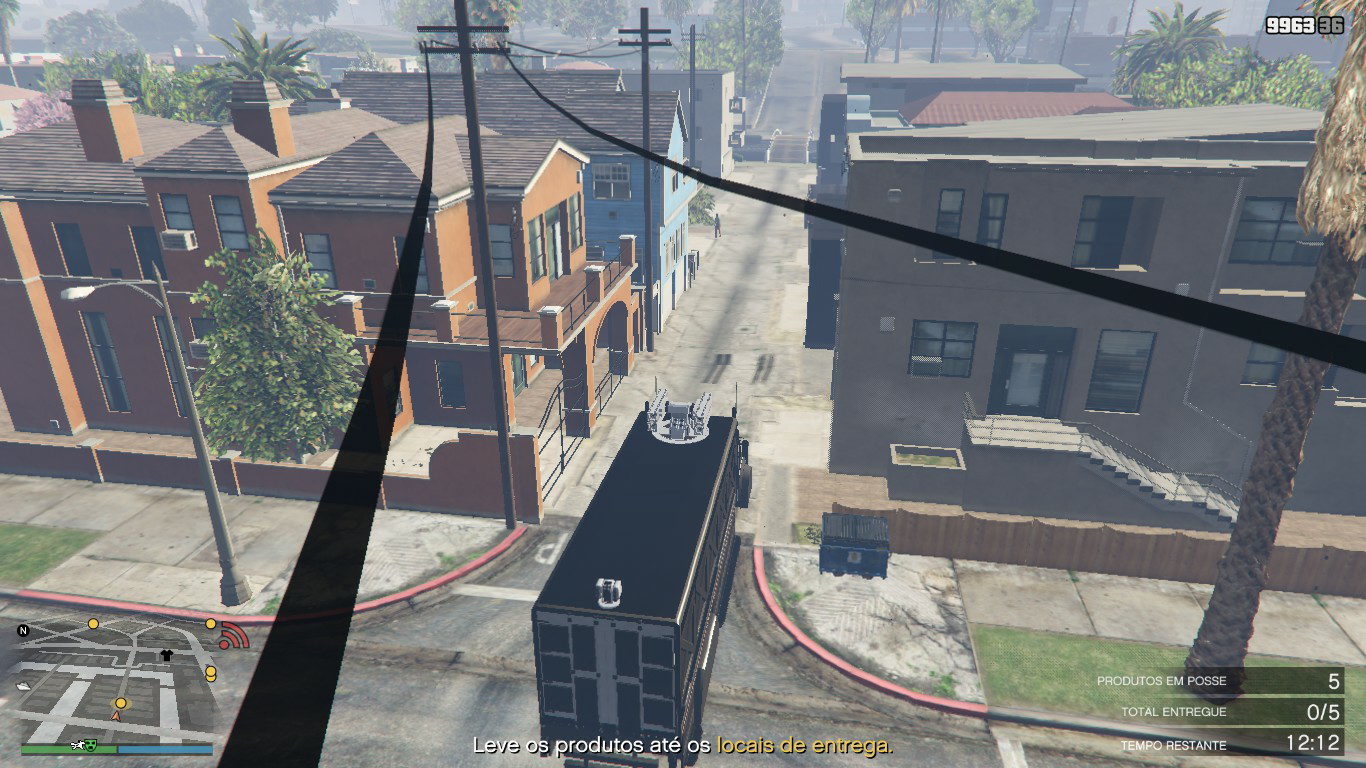Select the white paper plane marker
1366x768 pixels.
click(25, 685)
